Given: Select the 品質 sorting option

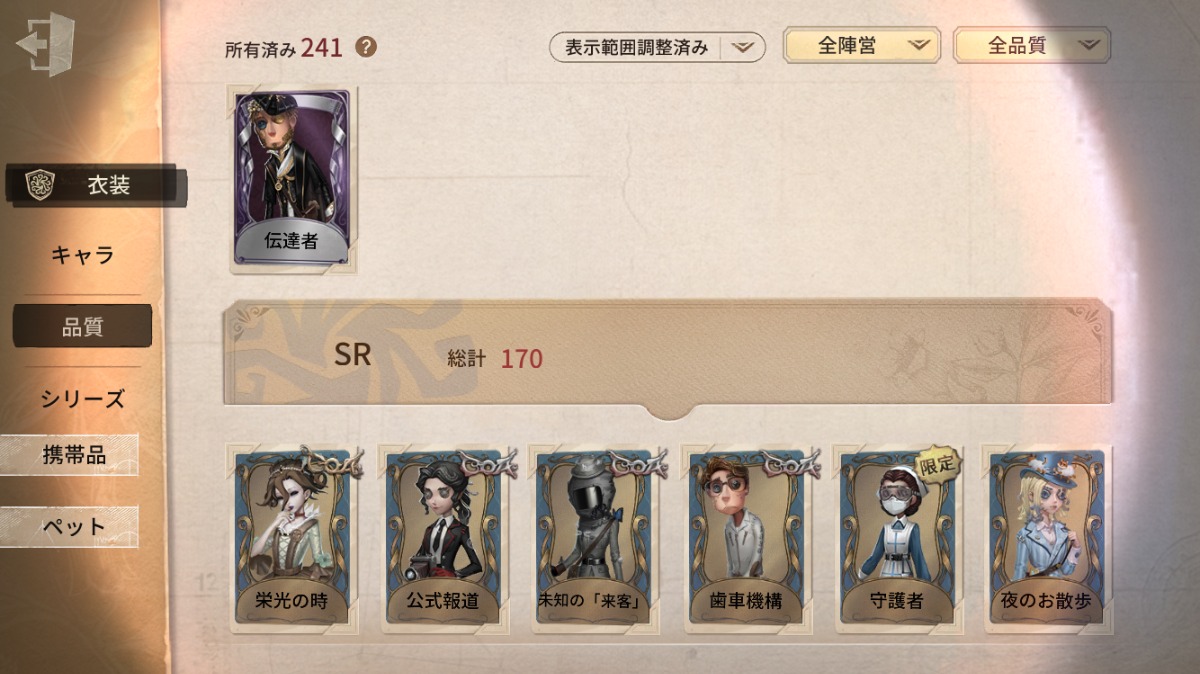Looking at the screenshot, I should pyautogui.click(x=82, y=326).
